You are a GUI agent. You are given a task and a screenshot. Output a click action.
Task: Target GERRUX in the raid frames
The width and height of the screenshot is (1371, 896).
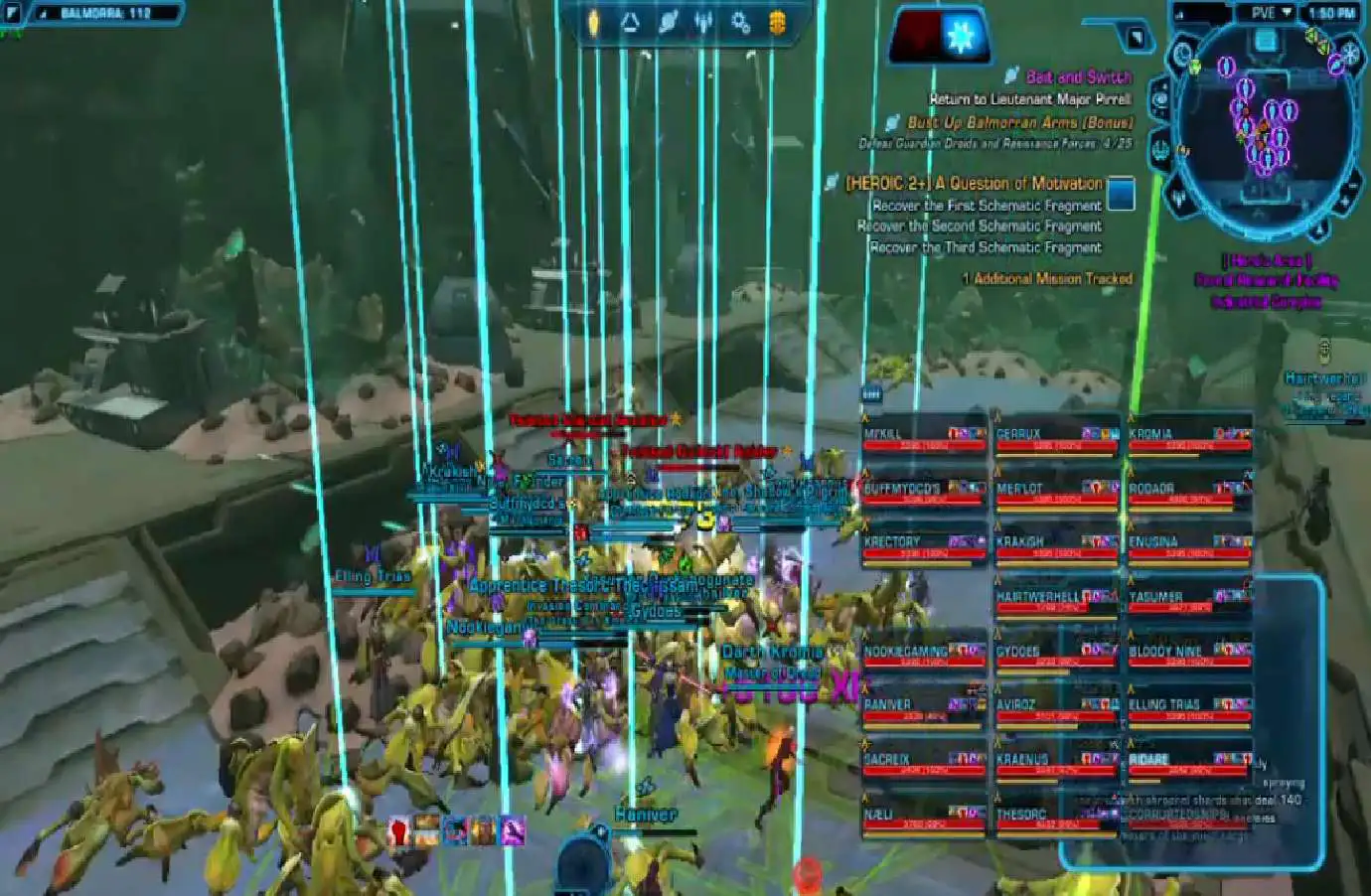pyautogui.click(x=1056, y=439)
